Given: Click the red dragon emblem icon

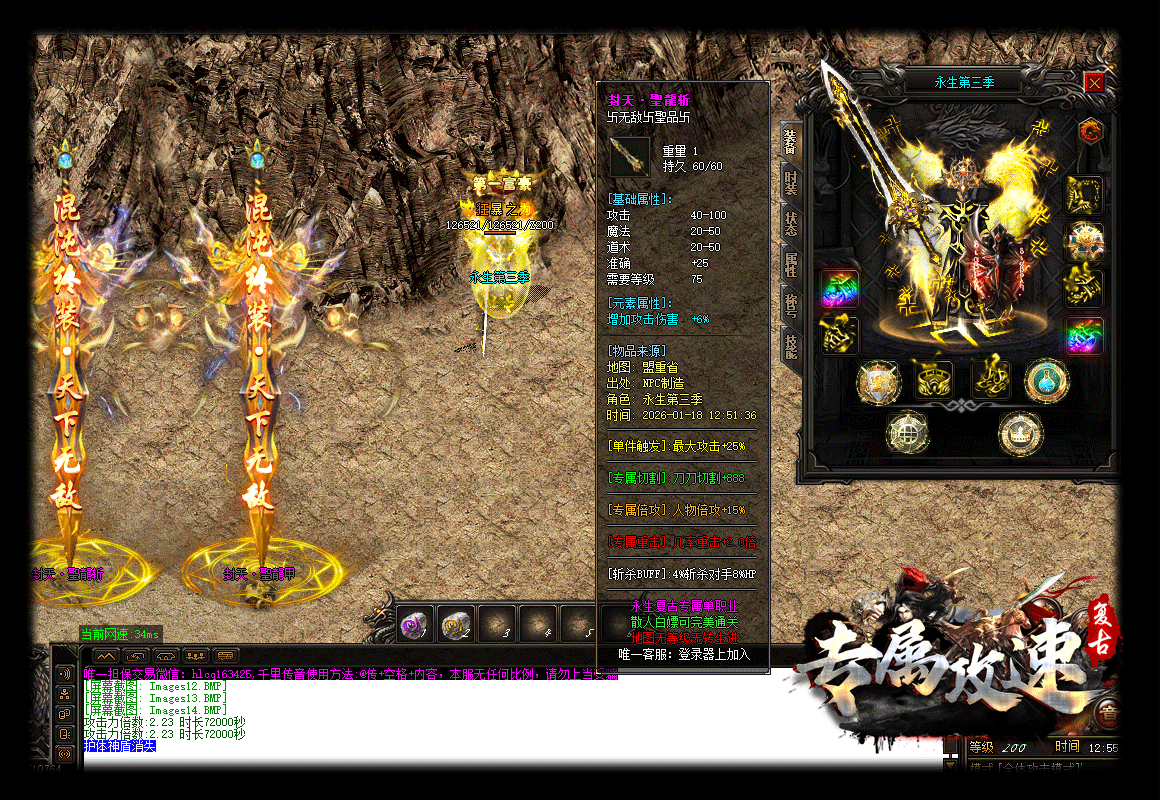Looking at the screenshot, I should point(1090,130).
